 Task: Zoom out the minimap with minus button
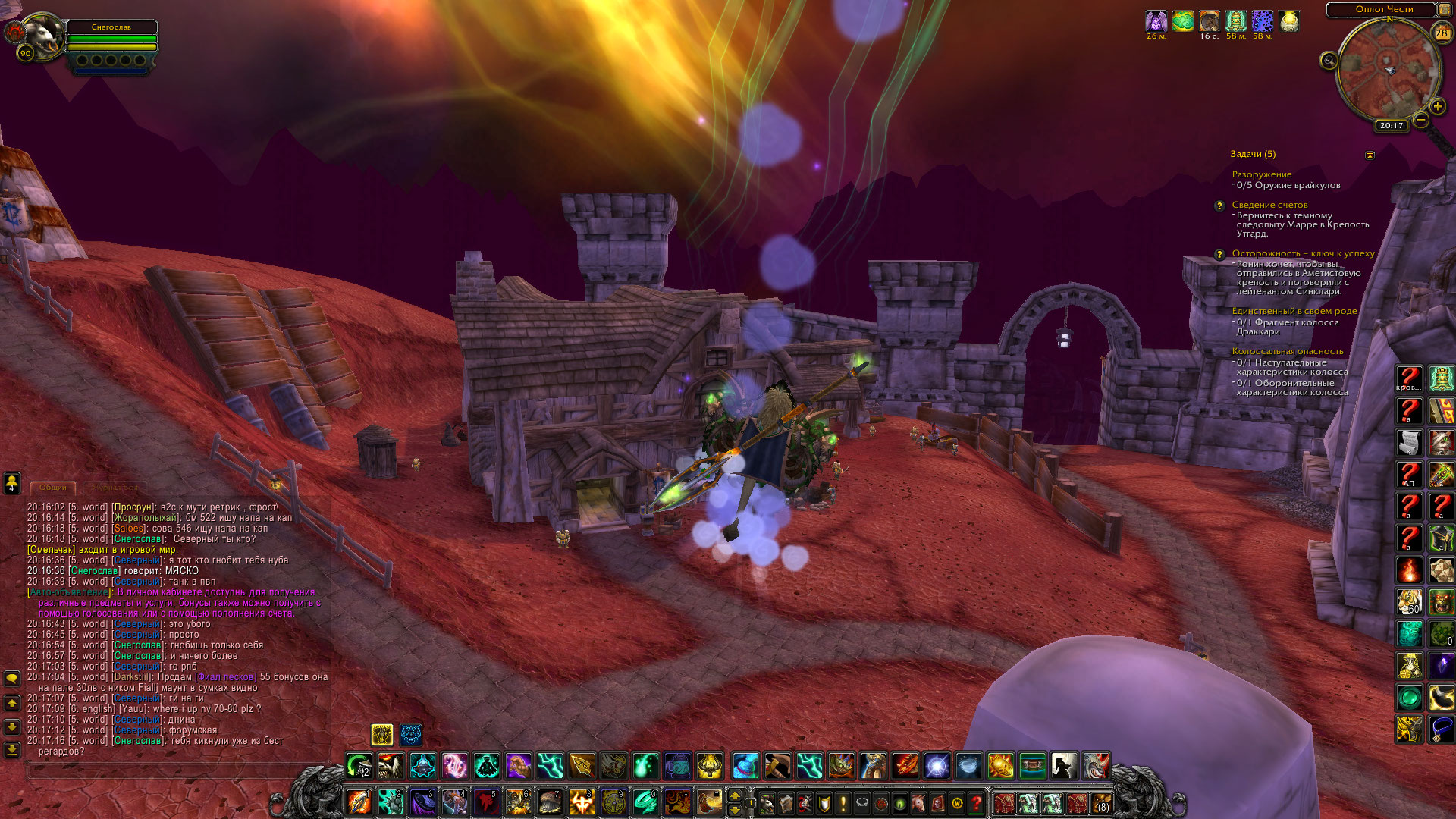click(x=1421, y=120)
